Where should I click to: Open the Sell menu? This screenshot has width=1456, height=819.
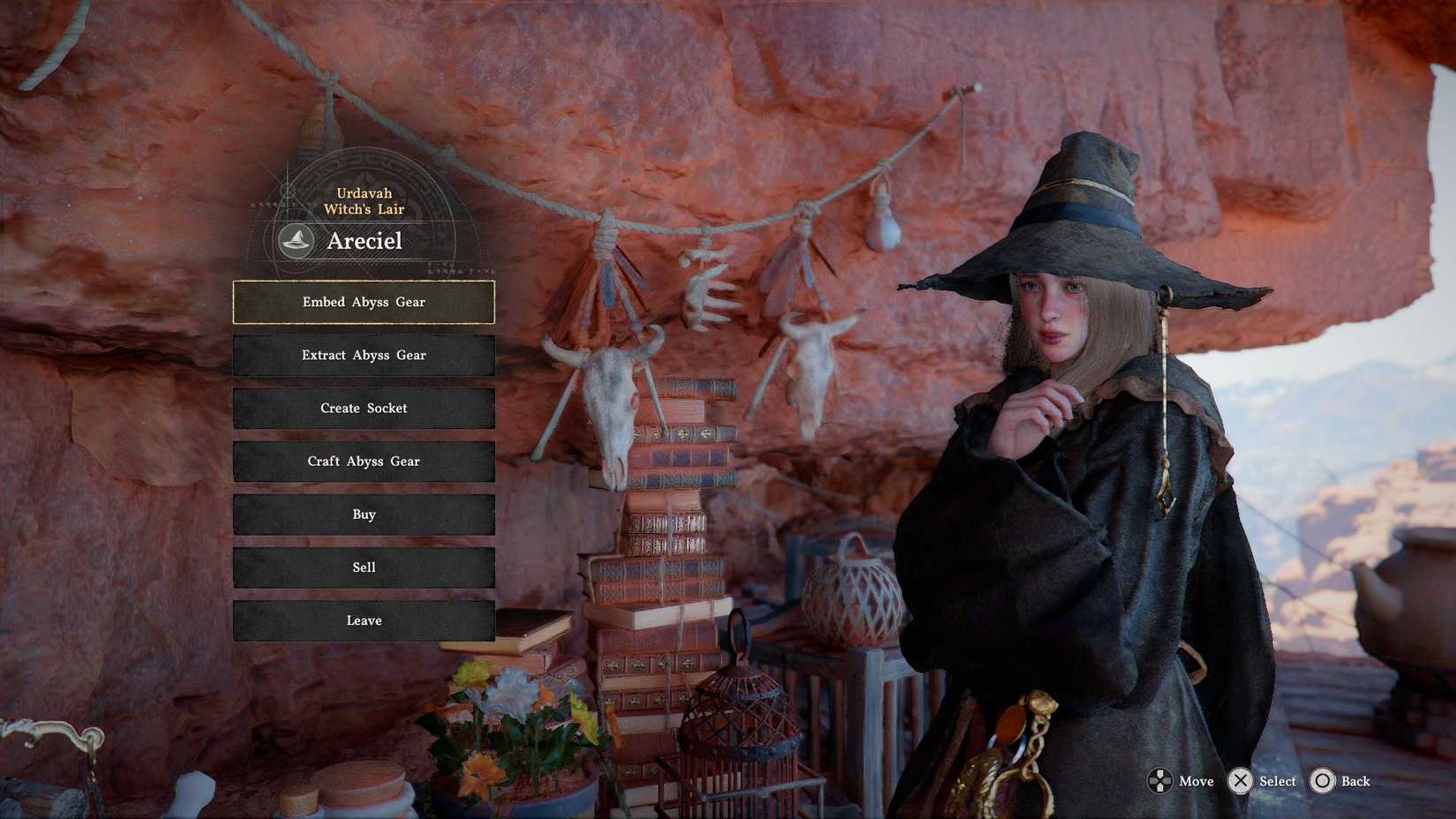click(x=364, y=567)
